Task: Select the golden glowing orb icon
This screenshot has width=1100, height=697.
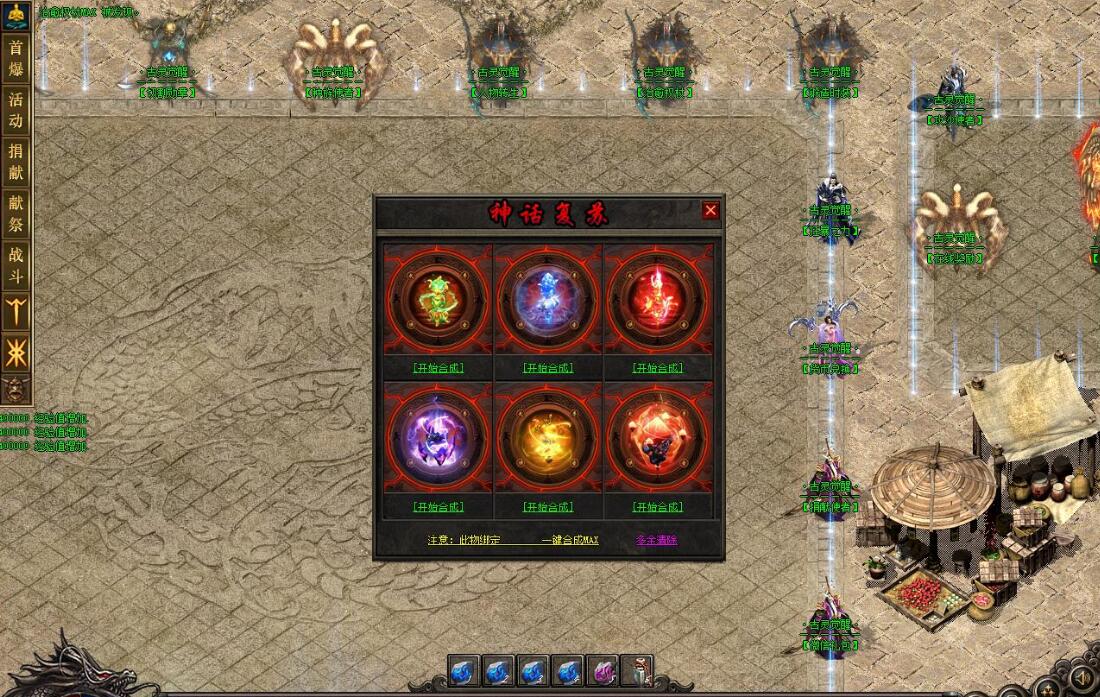Action: [x=548, y=437]
